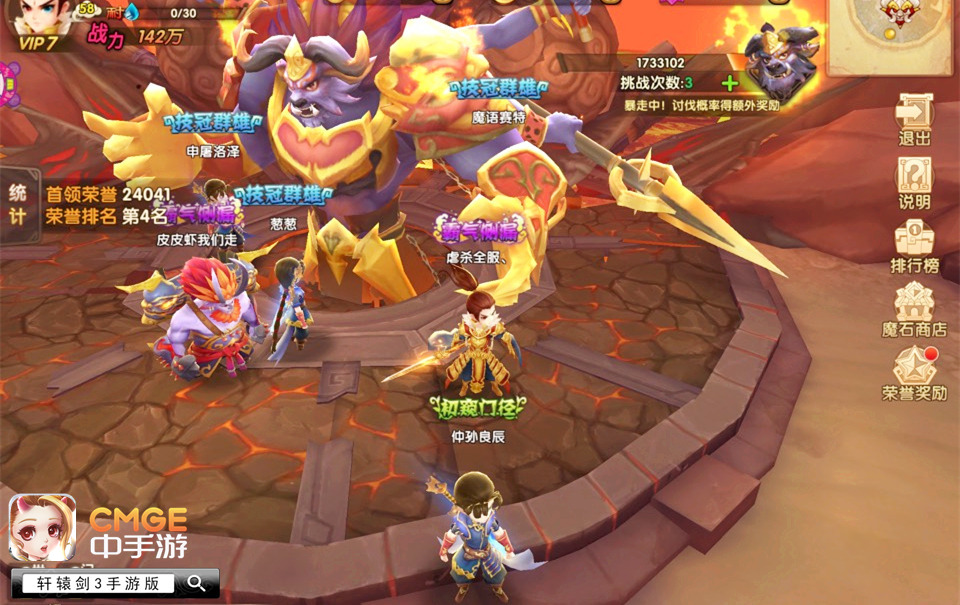Click the magnifier search icon
960x605 pixels.
197,583
